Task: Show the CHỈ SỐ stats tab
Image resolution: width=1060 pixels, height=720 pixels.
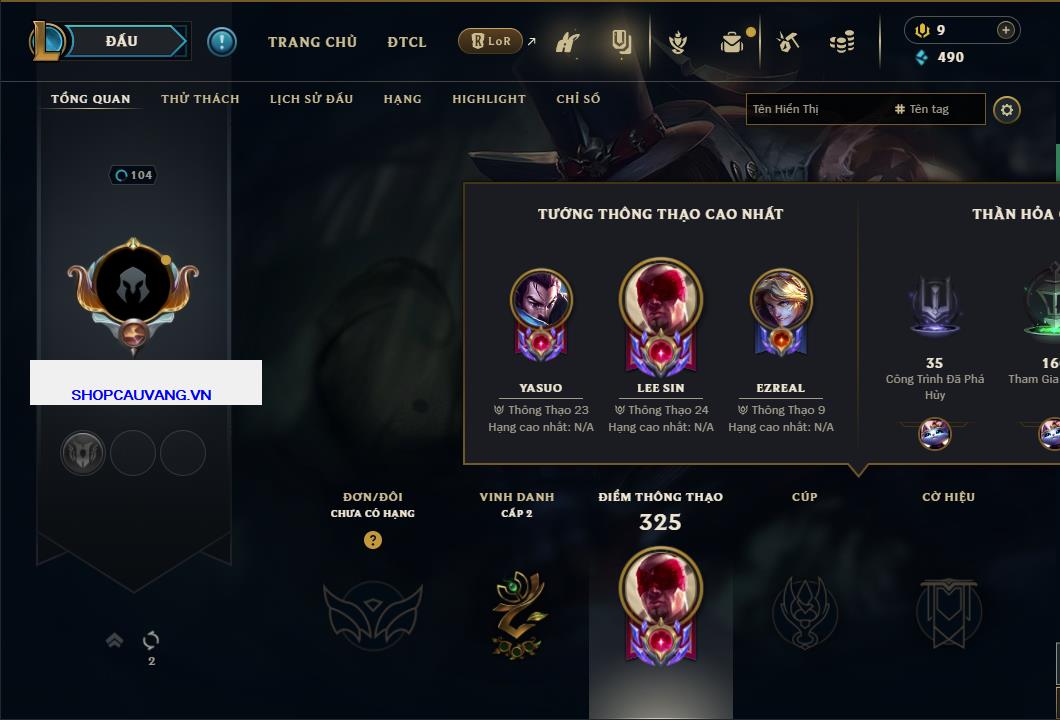Action: point(578,99)
